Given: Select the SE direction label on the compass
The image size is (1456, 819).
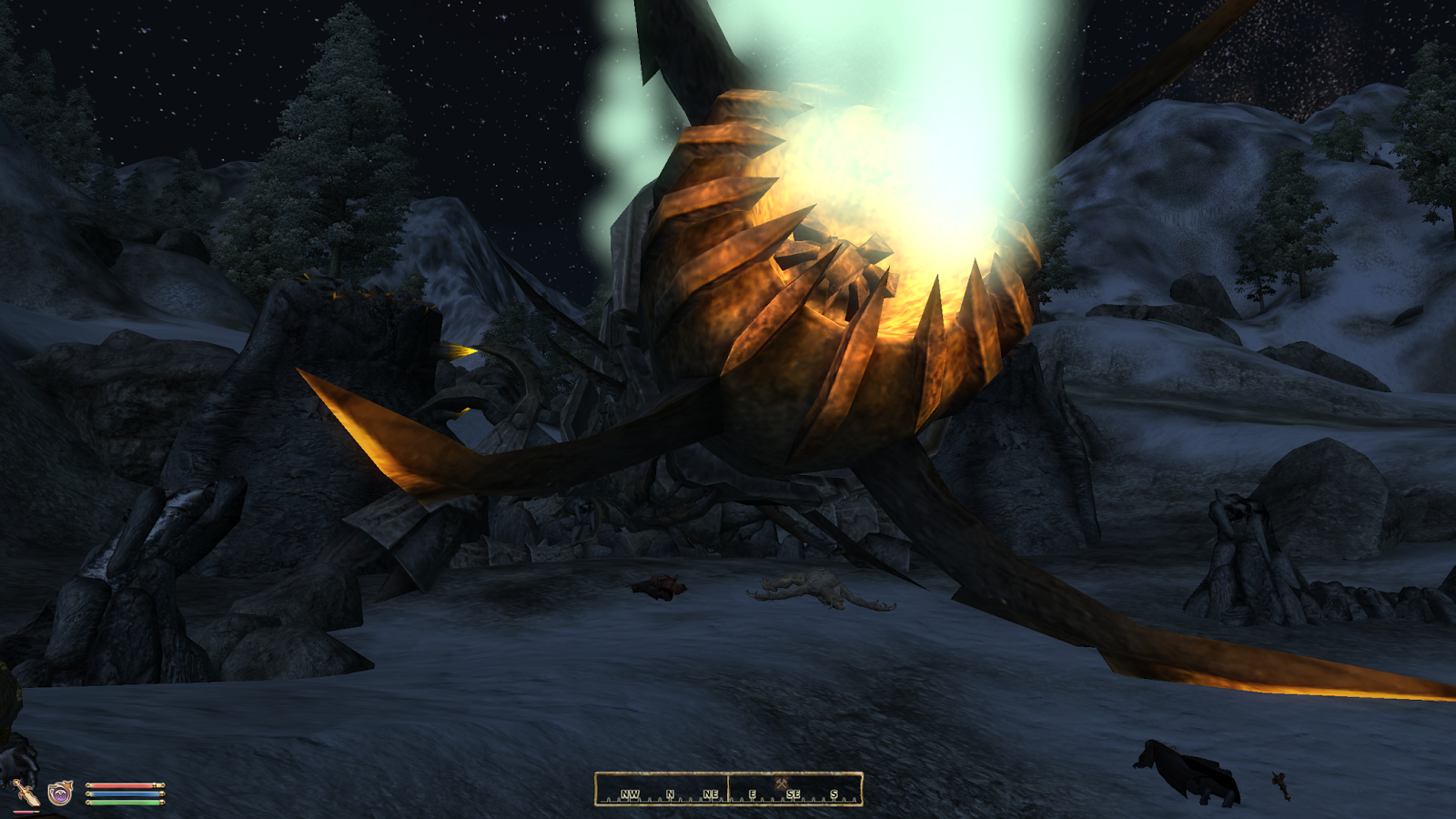Looking at the screenshot, I should click(x=794, y=794).
